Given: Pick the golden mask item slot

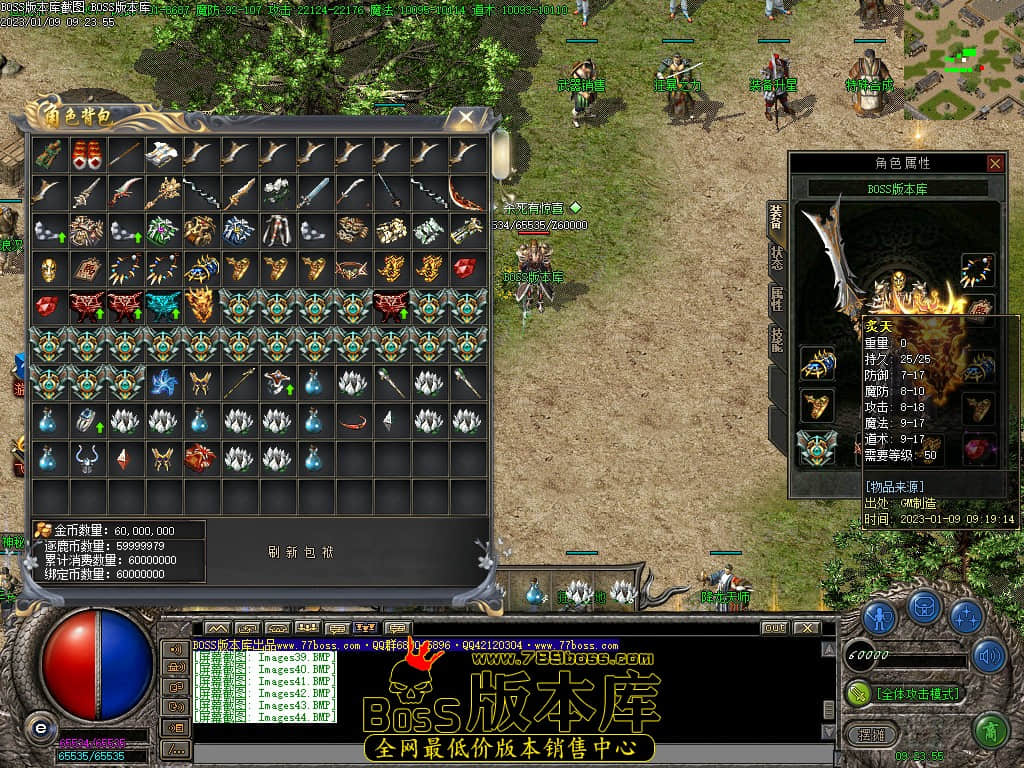Looking at the screenshot, I should (x=47, y=268).
